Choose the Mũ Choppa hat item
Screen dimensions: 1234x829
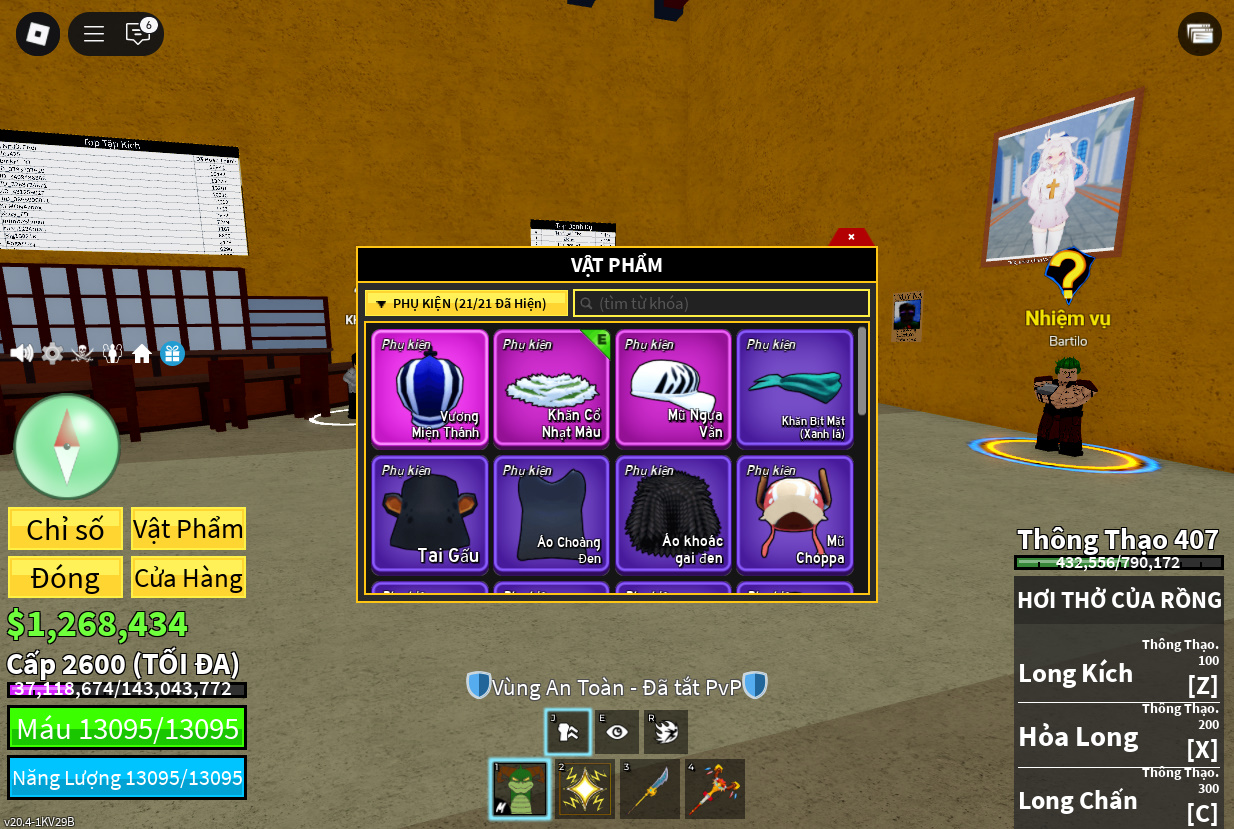click(795, 514)
